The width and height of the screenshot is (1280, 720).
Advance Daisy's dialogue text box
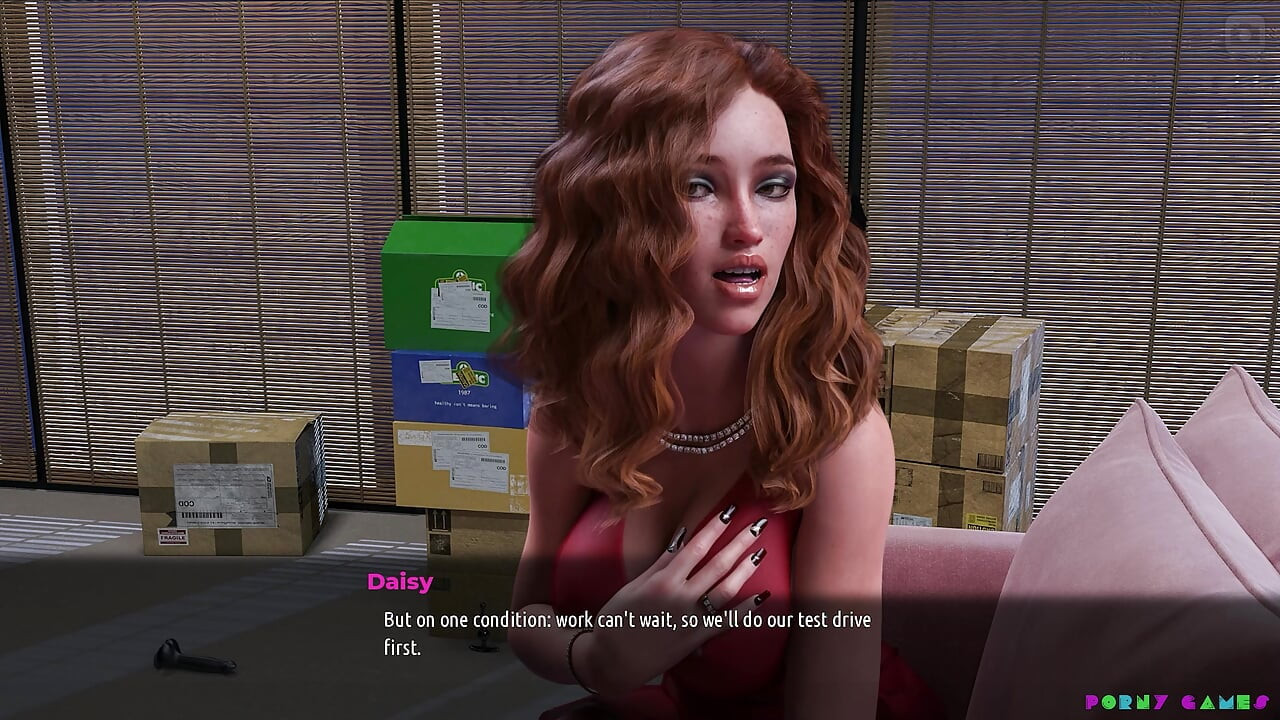[x=627, y=633]
